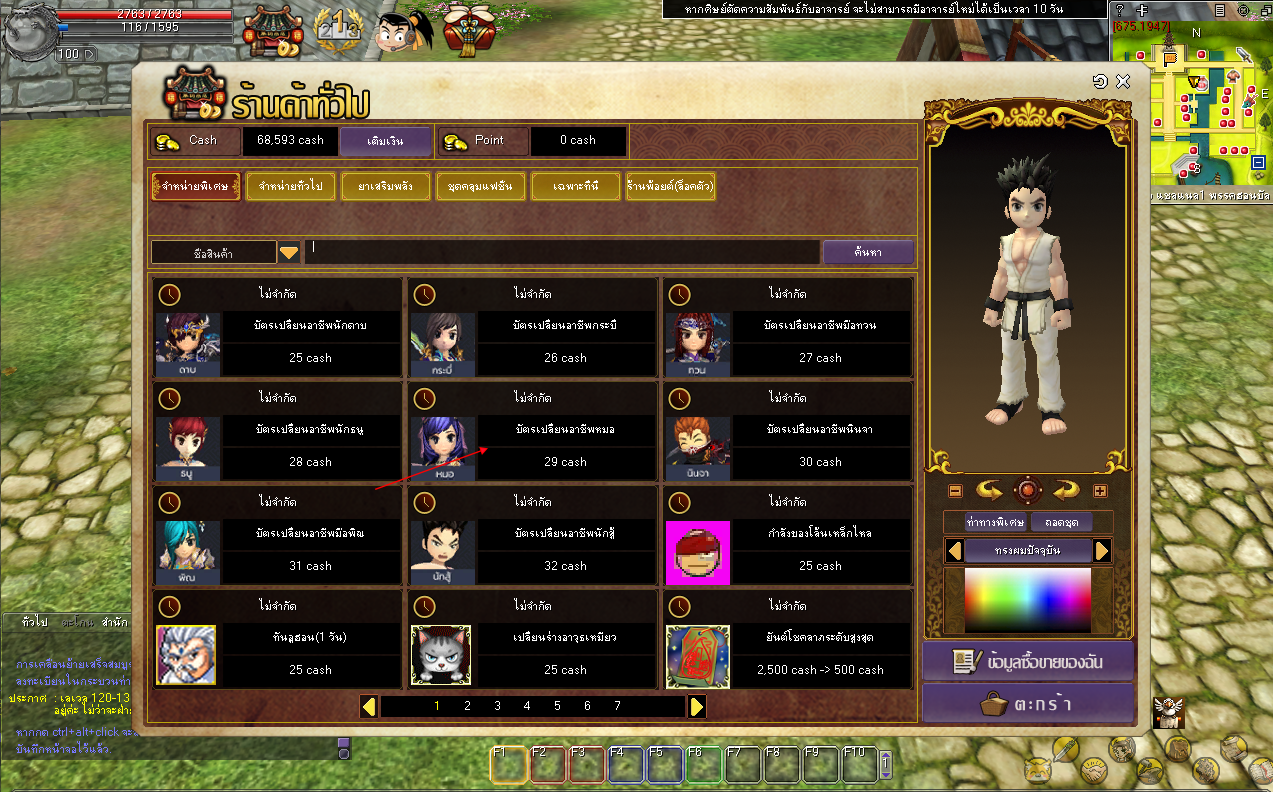Open my trade information button
This screenshot has width=1273, height=792.
tap(1027, 661)
